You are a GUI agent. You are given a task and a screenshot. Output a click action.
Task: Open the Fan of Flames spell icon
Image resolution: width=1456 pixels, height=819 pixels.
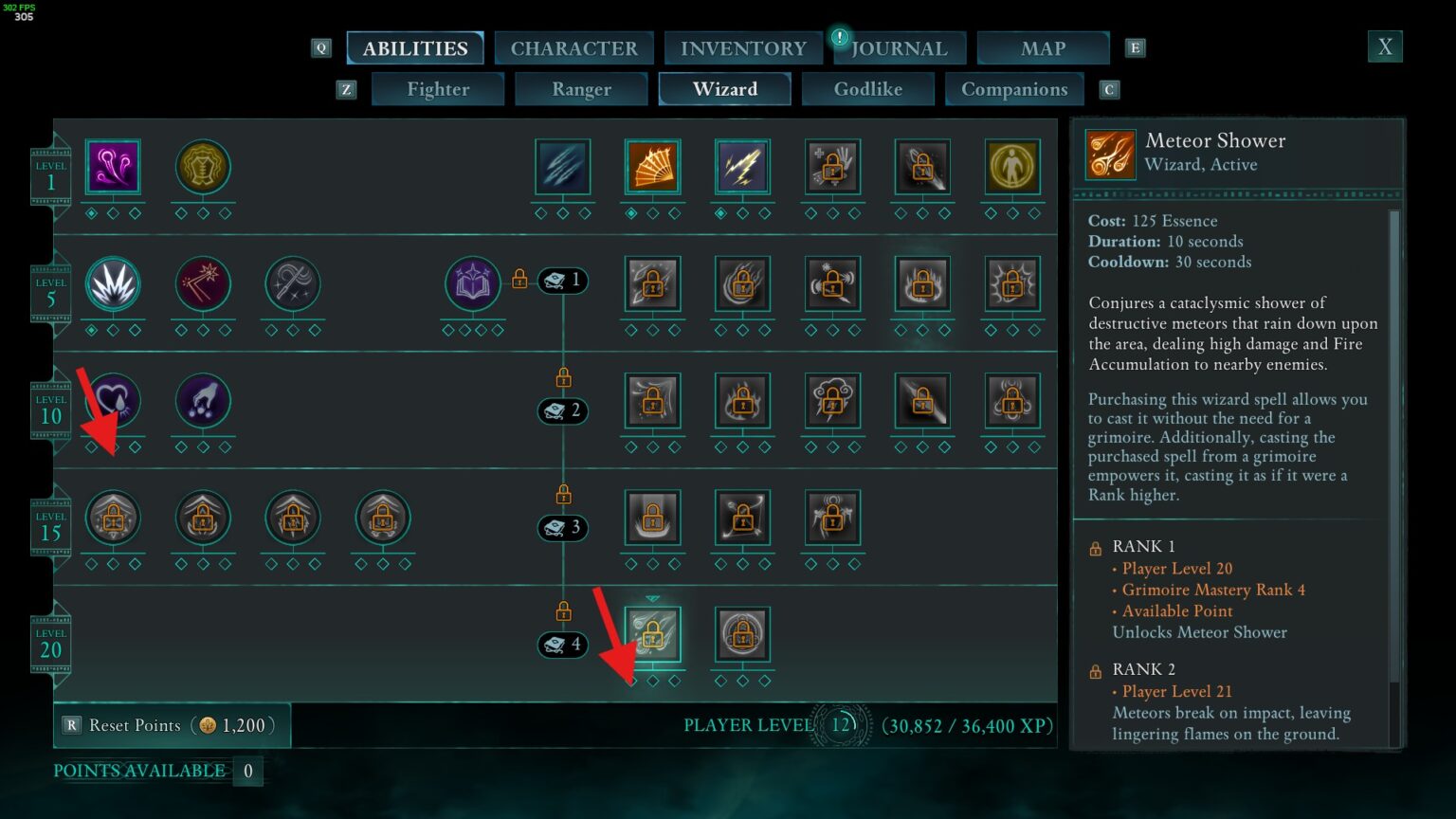[652, 166]
